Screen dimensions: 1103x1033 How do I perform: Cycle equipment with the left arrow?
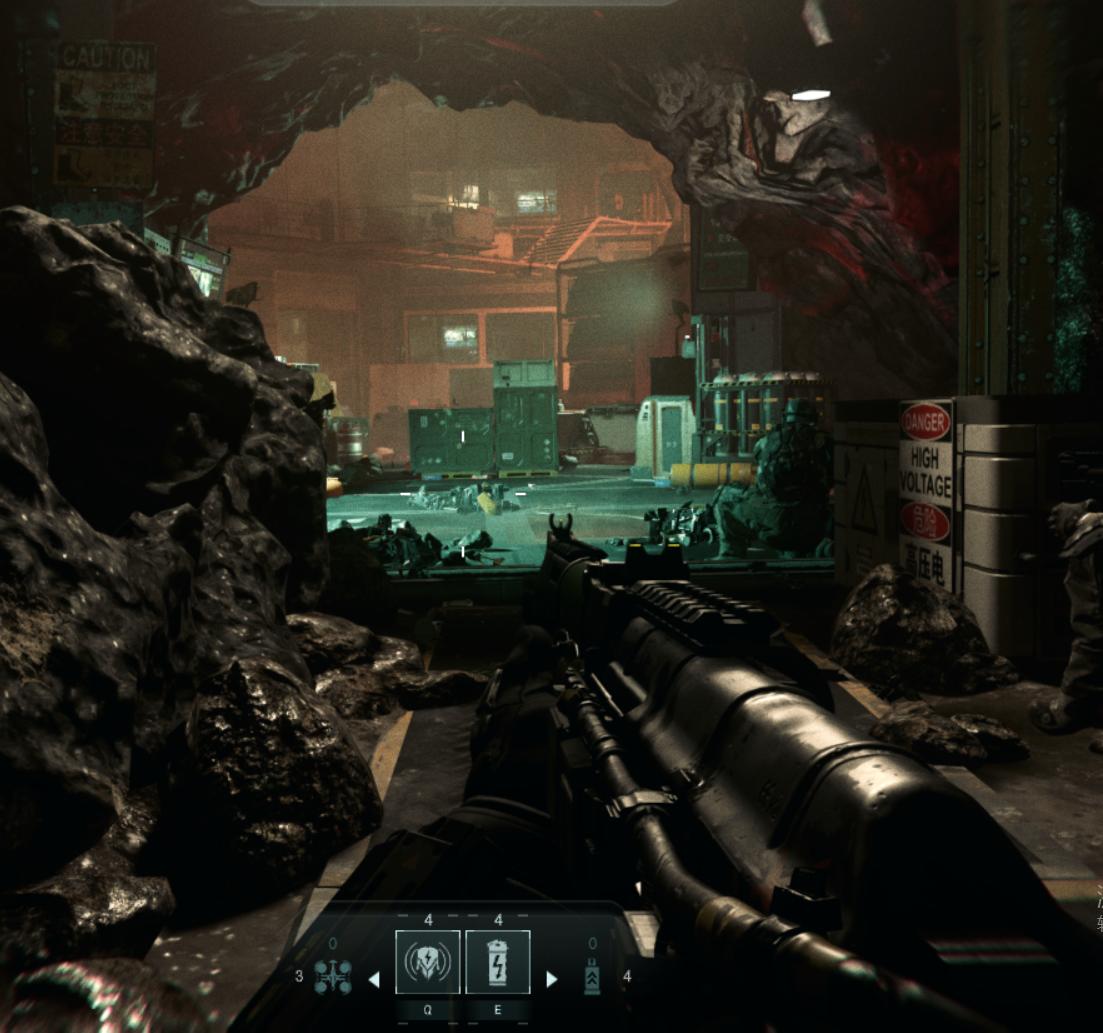pos(374,980)
